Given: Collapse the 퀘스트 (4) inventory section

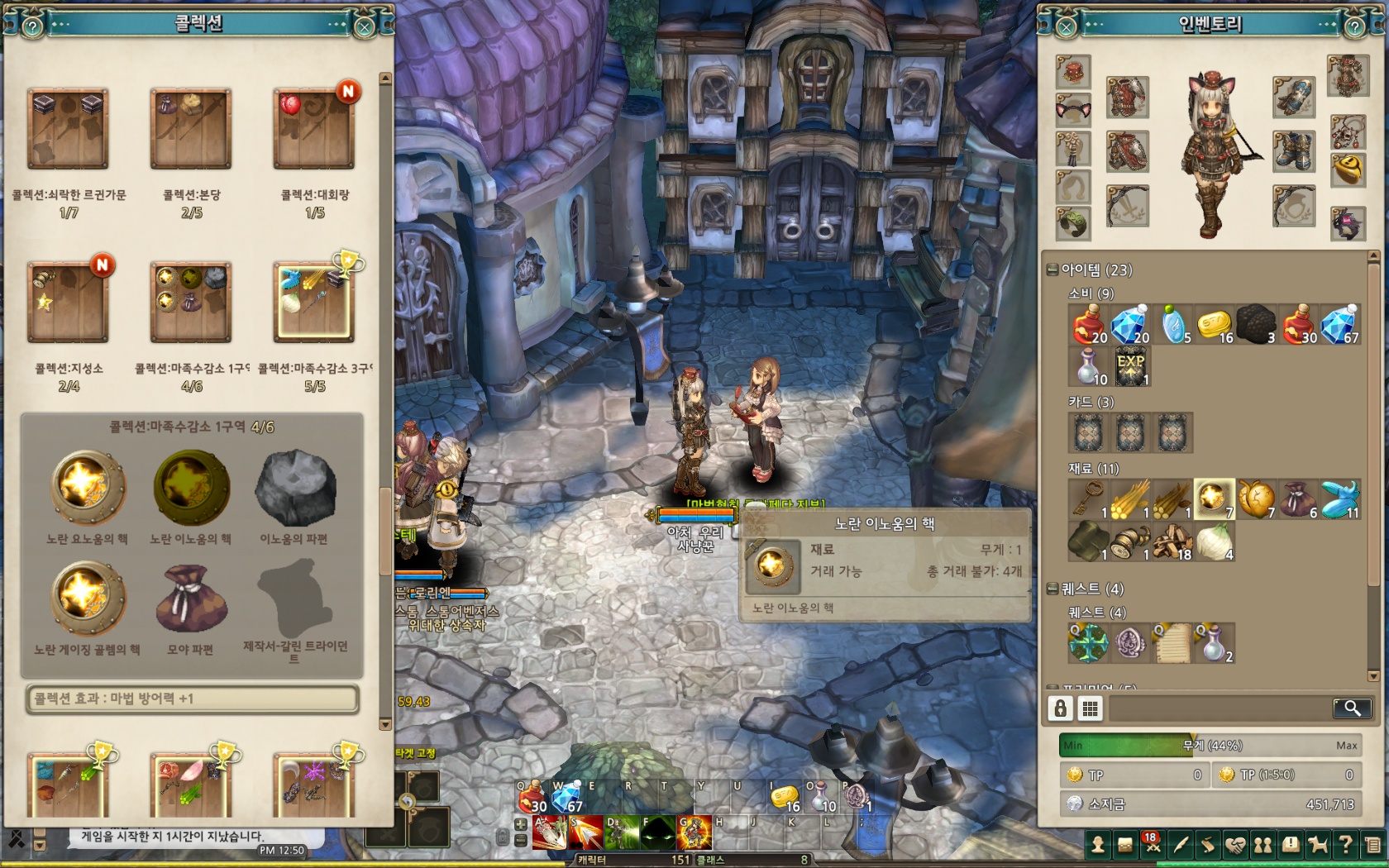Looking at the screenshot, I should click(x=1052, y=589).
